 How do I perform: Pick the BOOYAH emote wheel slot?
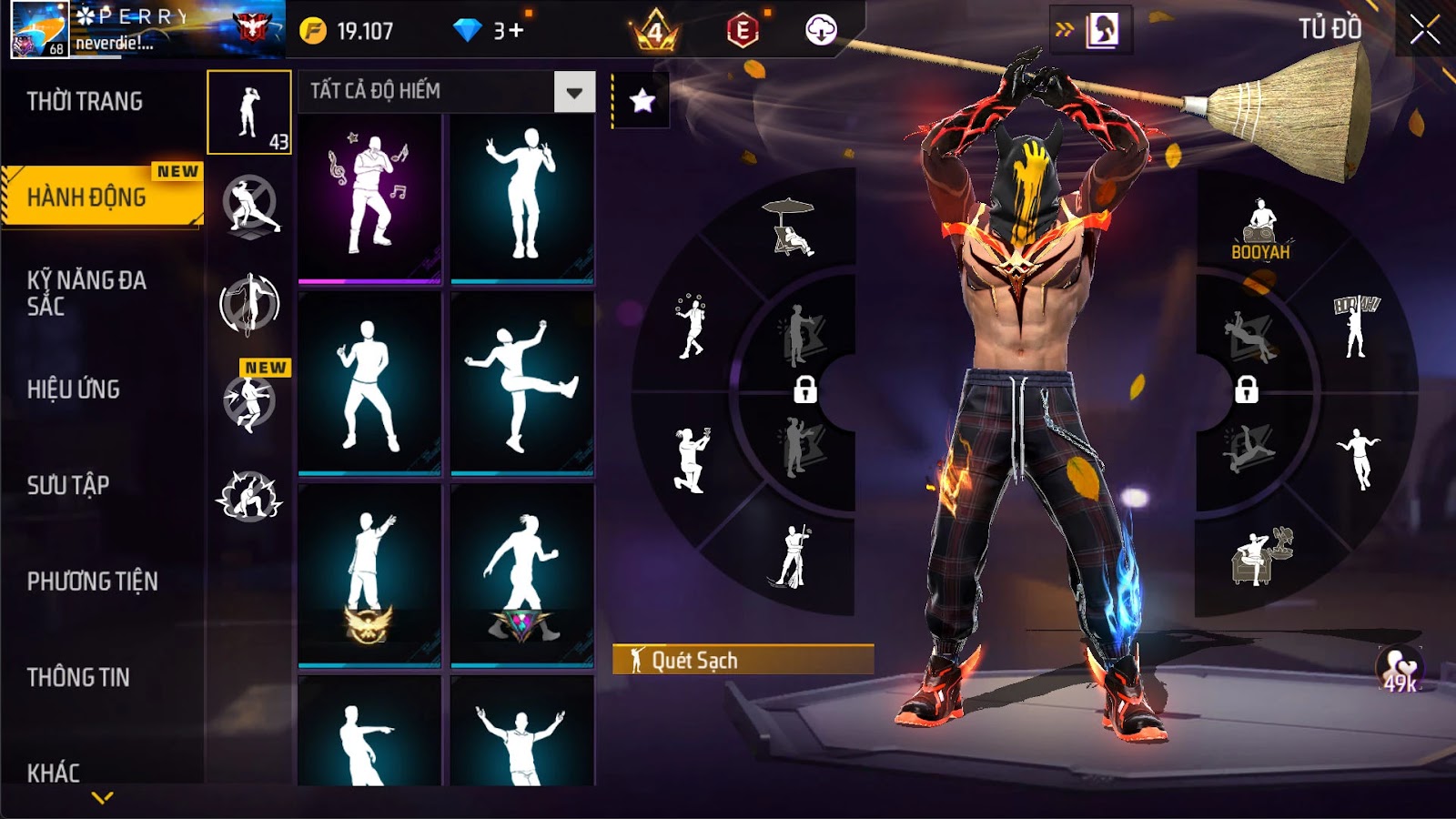[1260, 230]
